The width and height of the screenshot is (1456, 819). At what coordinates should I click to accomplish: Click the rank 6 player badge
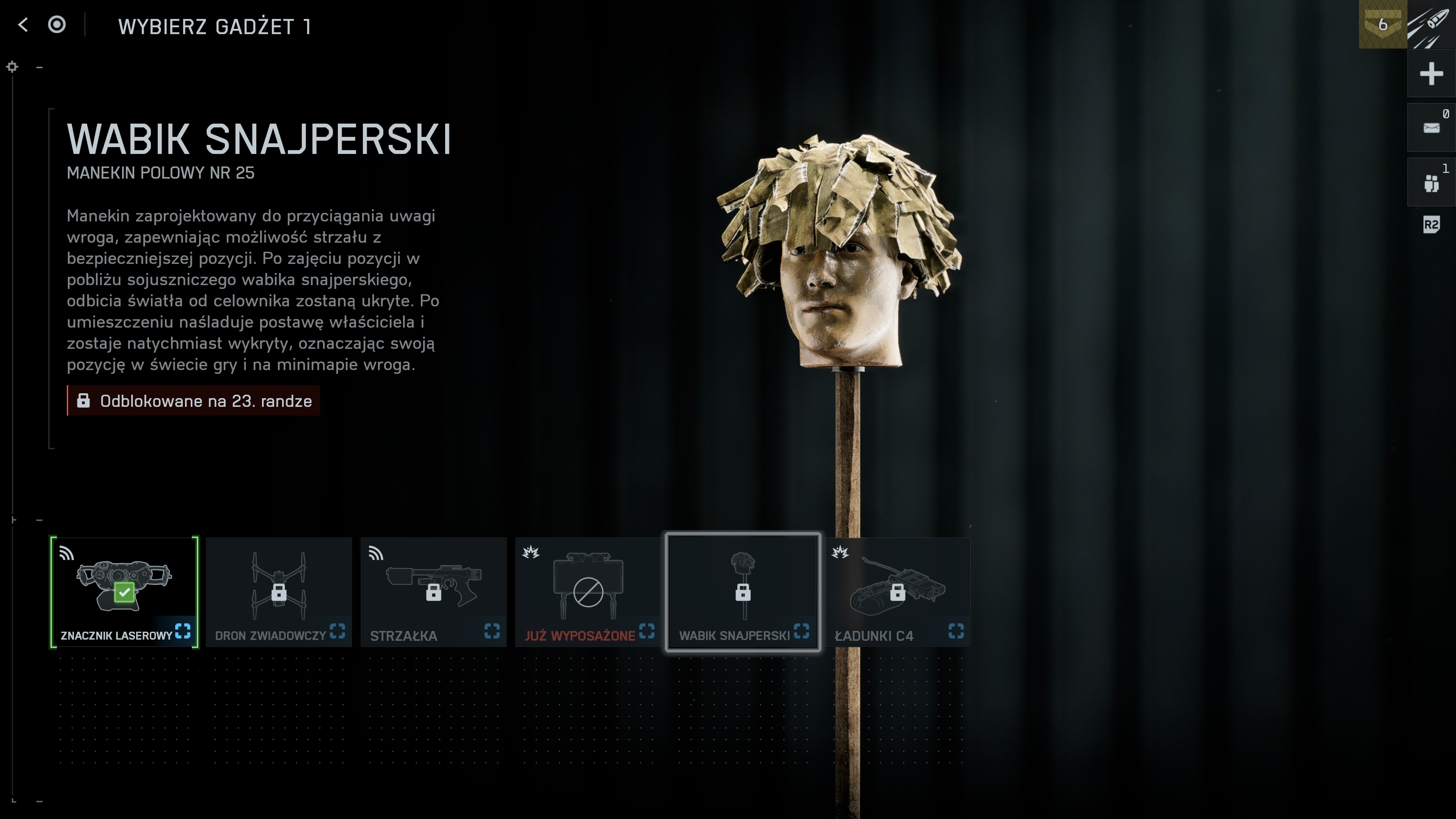1382,24
